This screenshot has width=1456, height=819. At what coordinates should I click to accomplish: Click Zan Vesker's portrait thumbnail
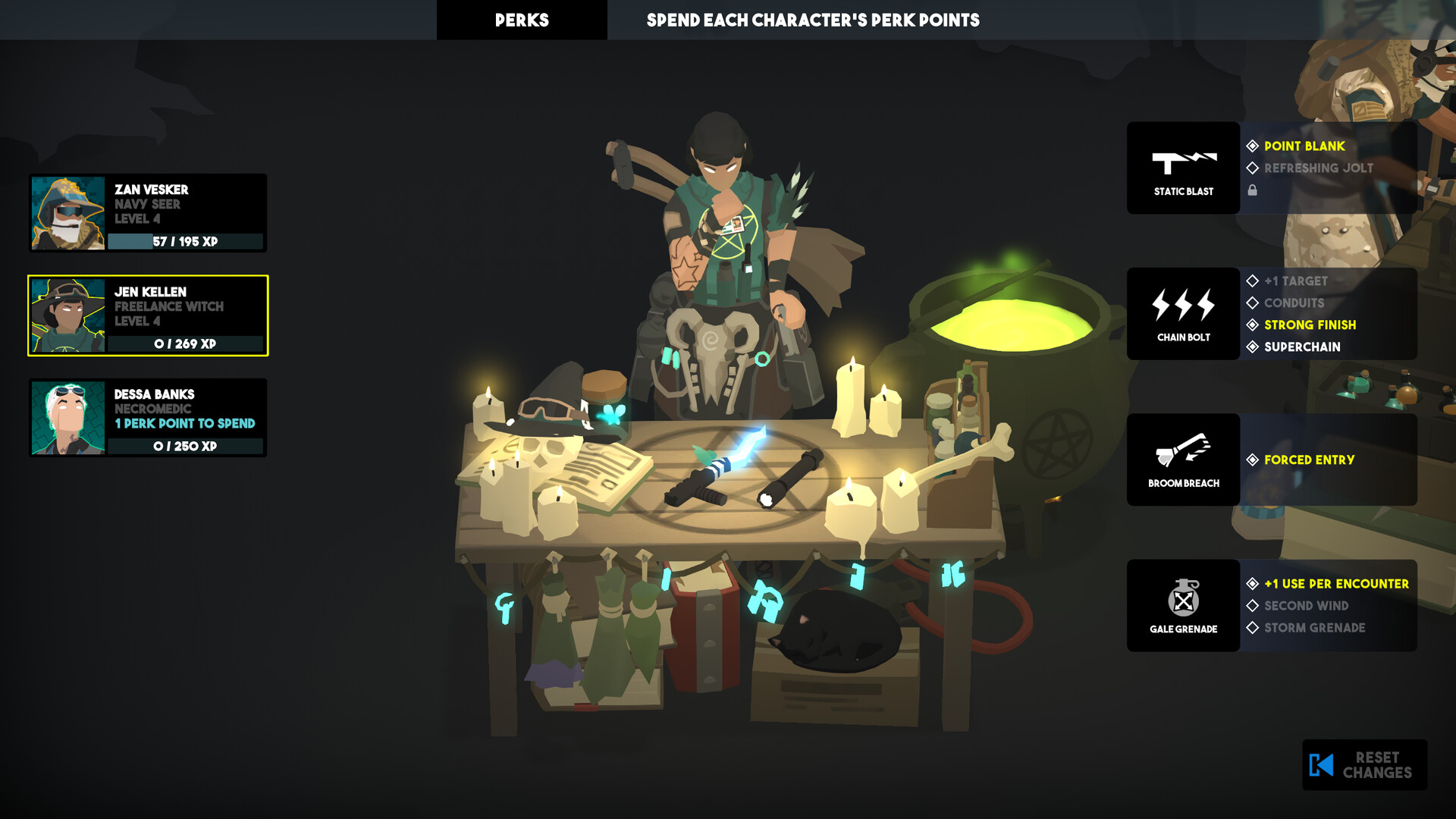[69, 213]
